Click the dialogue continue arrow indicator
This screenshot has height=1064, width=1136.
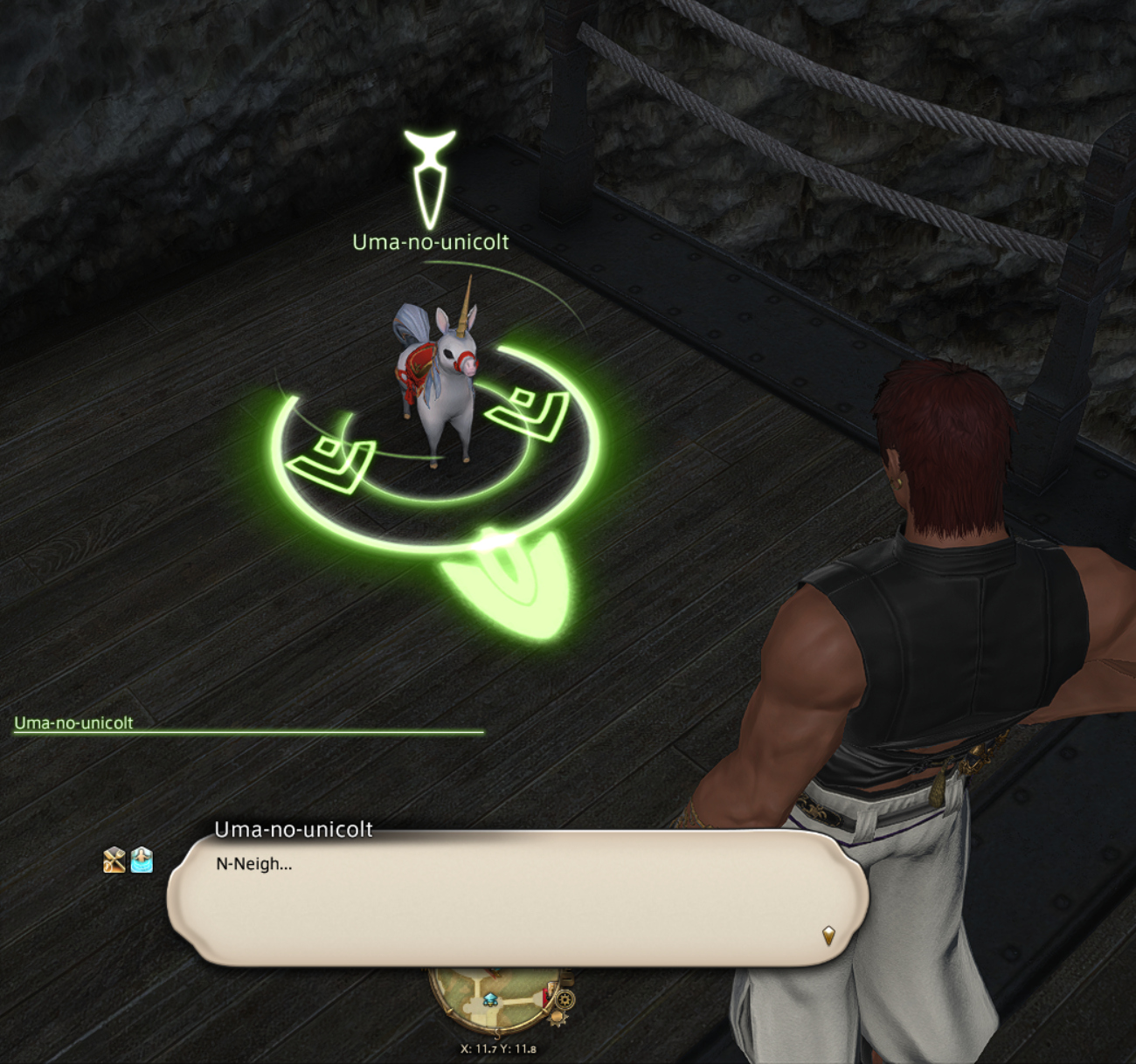828,936
